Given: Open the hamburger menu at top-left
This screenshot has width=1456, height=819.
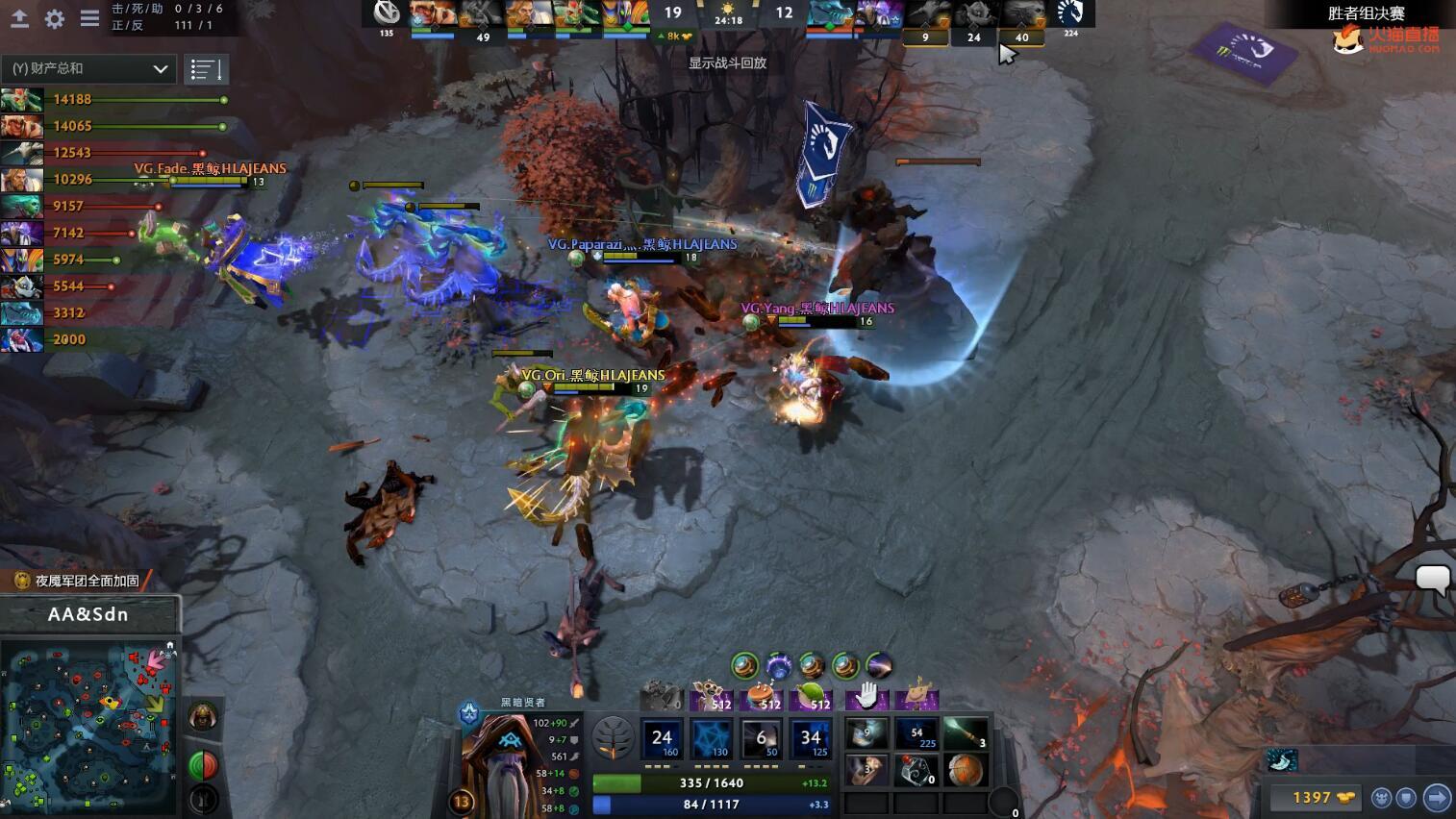Looking at the screenshot, I should point(89,18).
